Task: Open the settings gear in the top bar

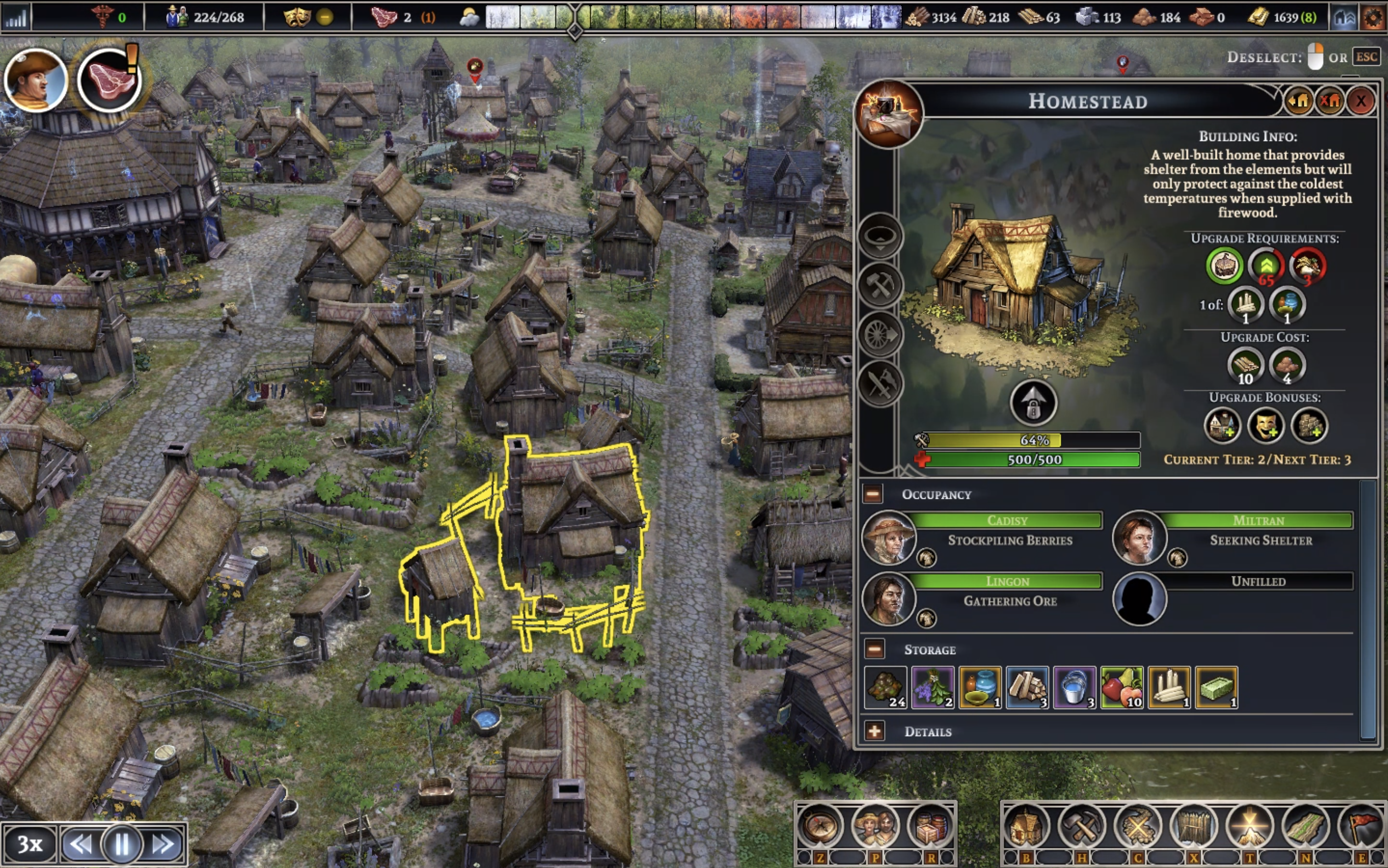Action: (x=1373, y=17)
